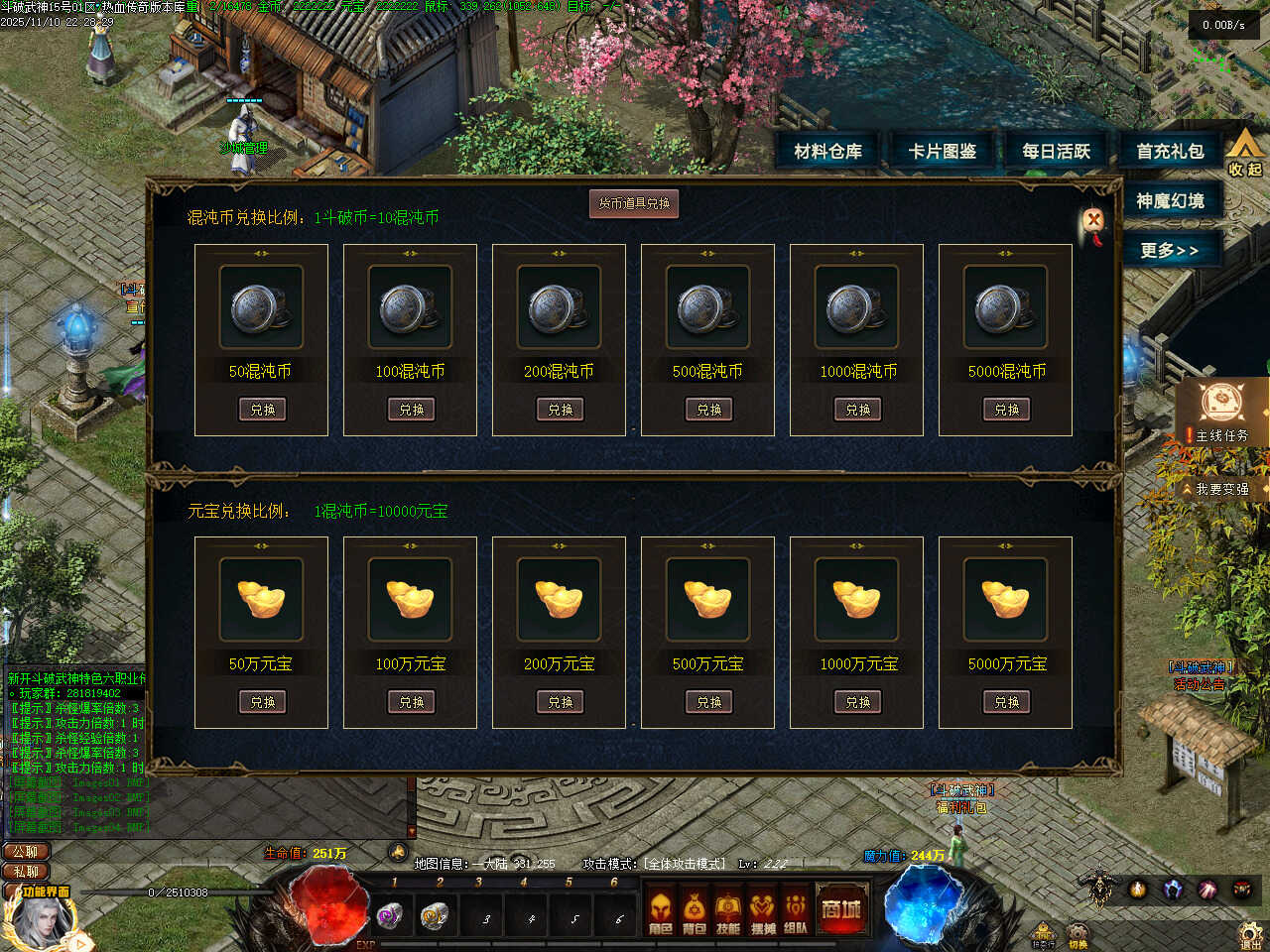This screenshot has width=1270, height=952.
Task: Exchange for 500 混沌币
Action: coord(708,410)
